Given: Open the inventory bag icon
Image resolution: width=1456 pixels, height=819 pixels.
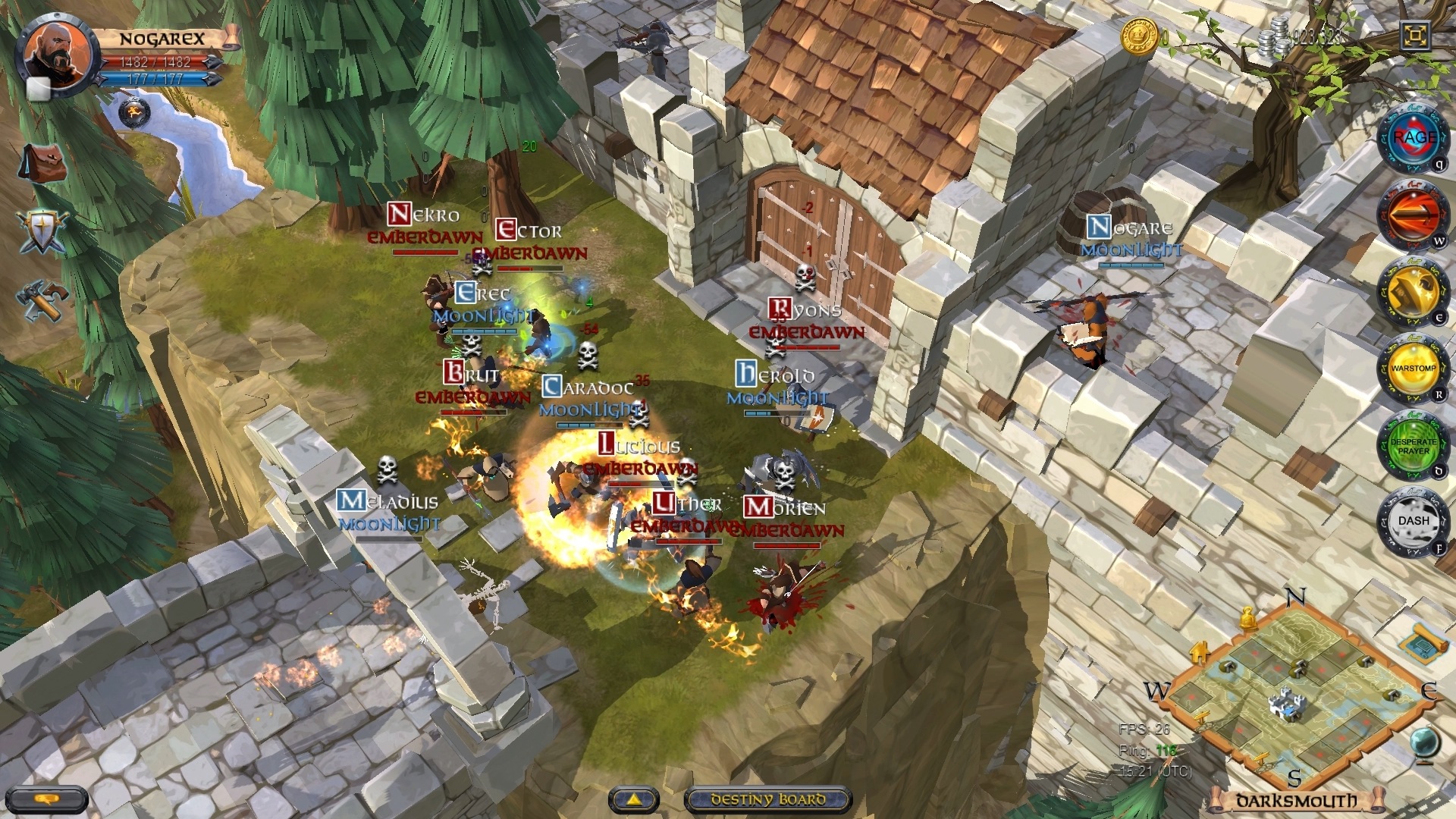Looking at the screenshot, I should pos(42,162).
